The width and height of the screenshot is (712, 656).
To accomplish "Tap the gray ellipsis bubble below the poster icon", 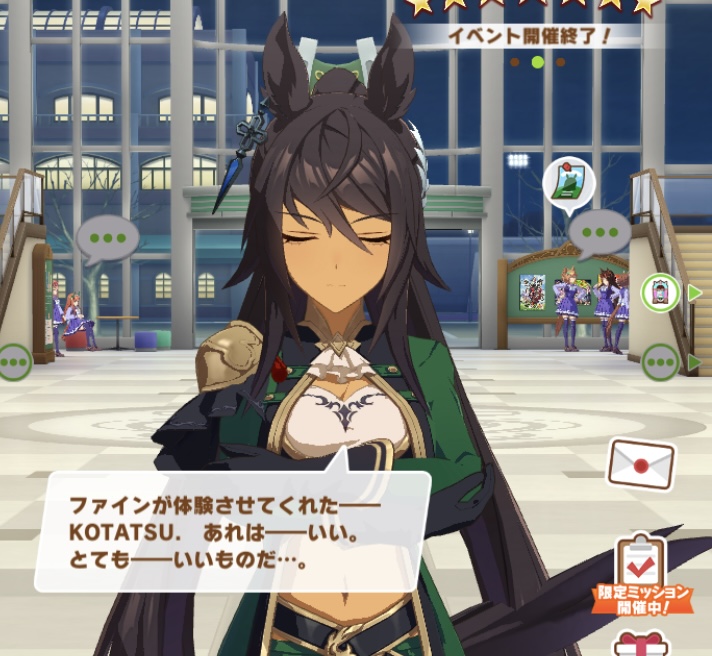I will pos(599,233).
